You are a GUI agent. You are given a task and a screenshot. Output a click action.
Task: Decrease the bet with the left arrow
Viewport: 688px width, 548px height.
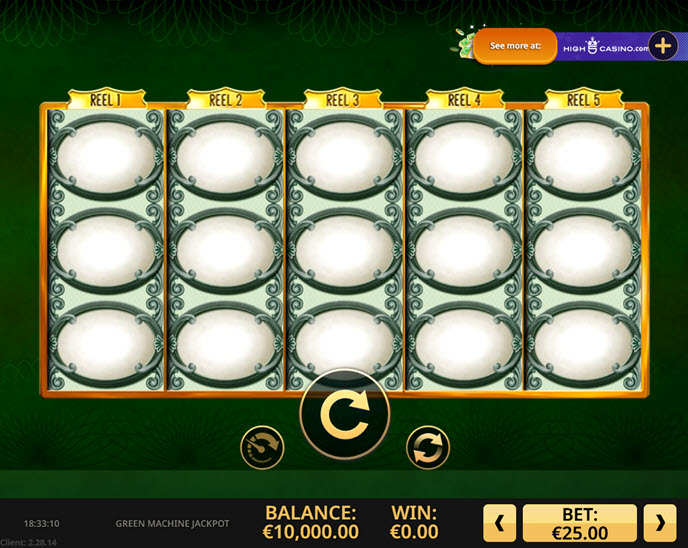point(500,522)
